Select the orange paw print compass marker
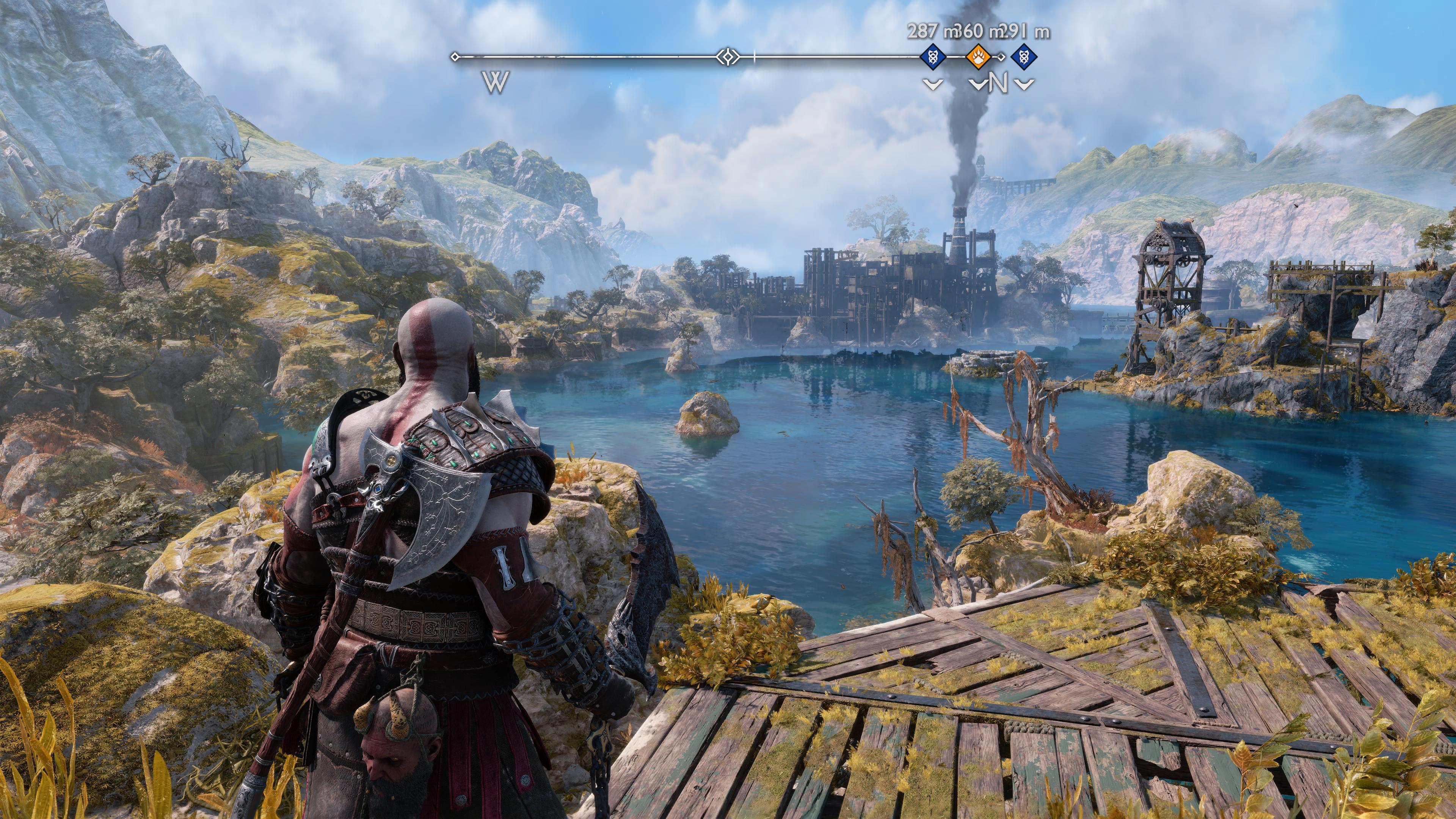This screenshot has height=819, width=1456. [x=977, y=56]
